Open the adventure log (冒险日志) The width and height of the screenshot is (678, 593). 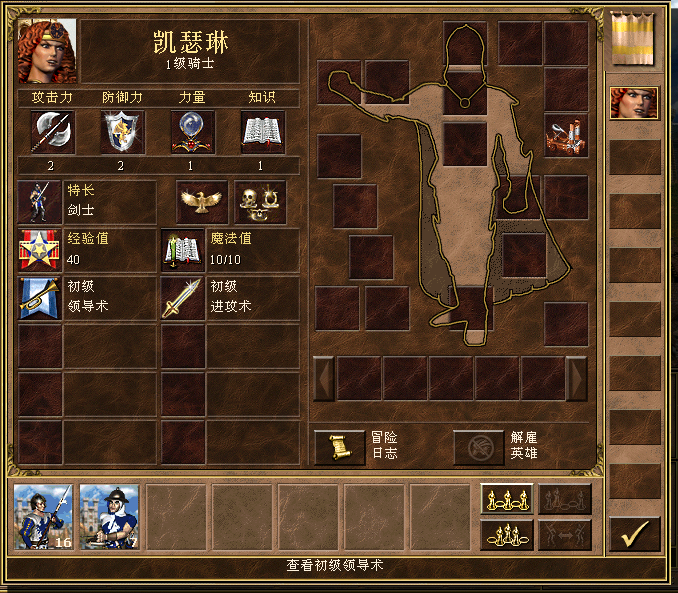pos(340,447)
